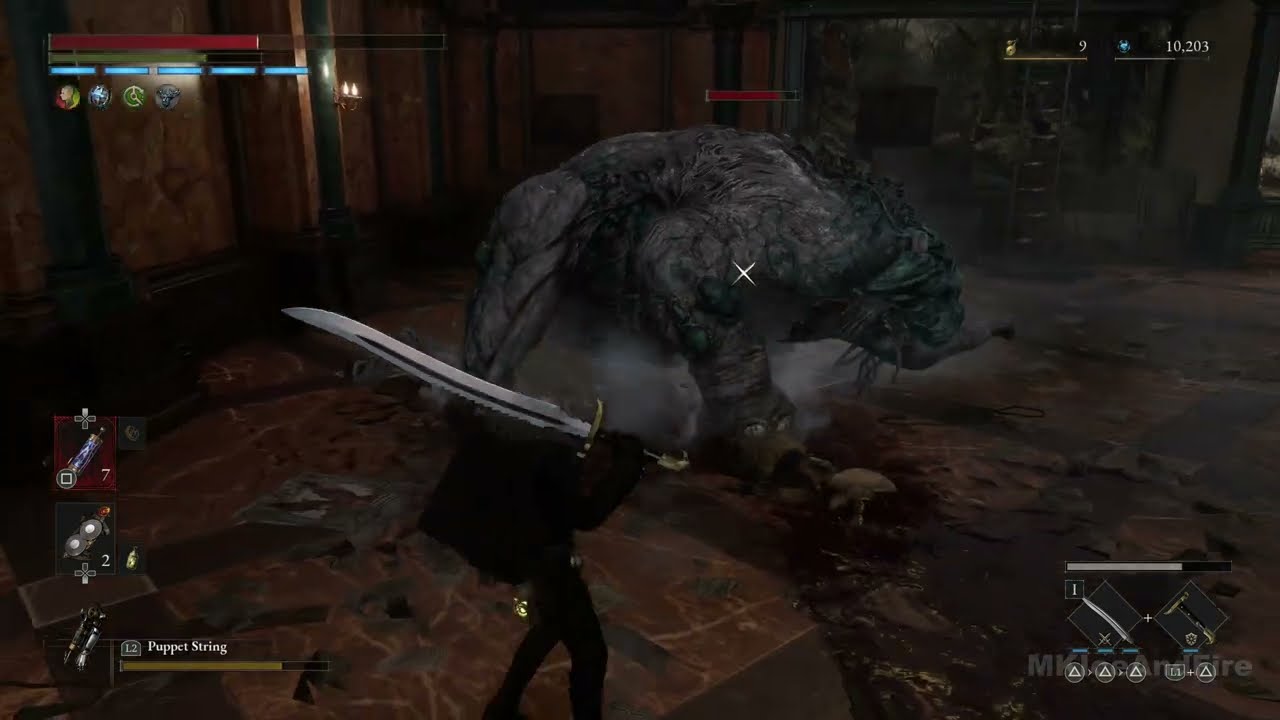Inspect the grey beast head status icon
1280x720 pixels.
pos(167,96)
